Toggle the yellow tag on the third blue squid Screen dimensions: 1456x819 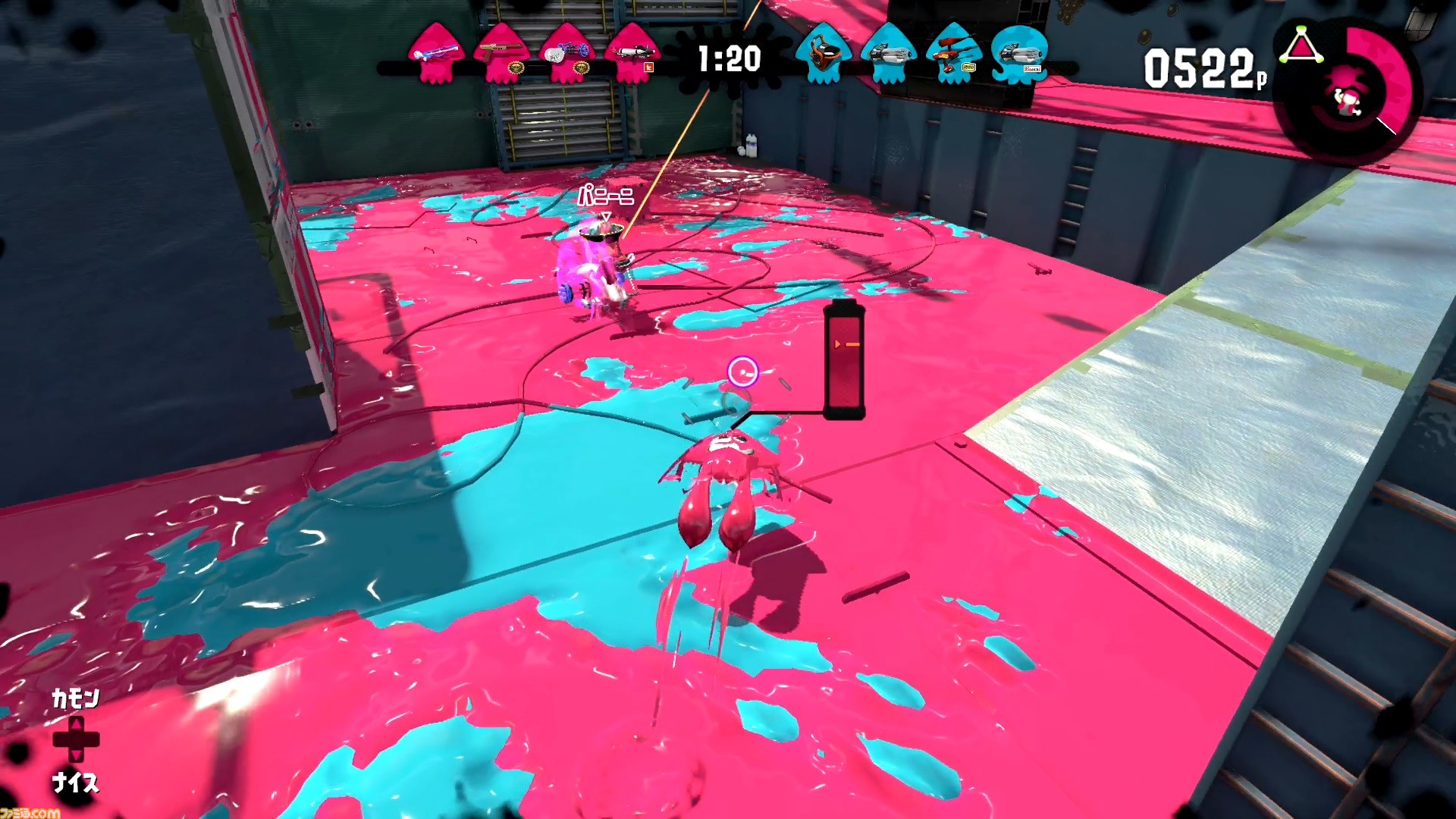[968, 68]
